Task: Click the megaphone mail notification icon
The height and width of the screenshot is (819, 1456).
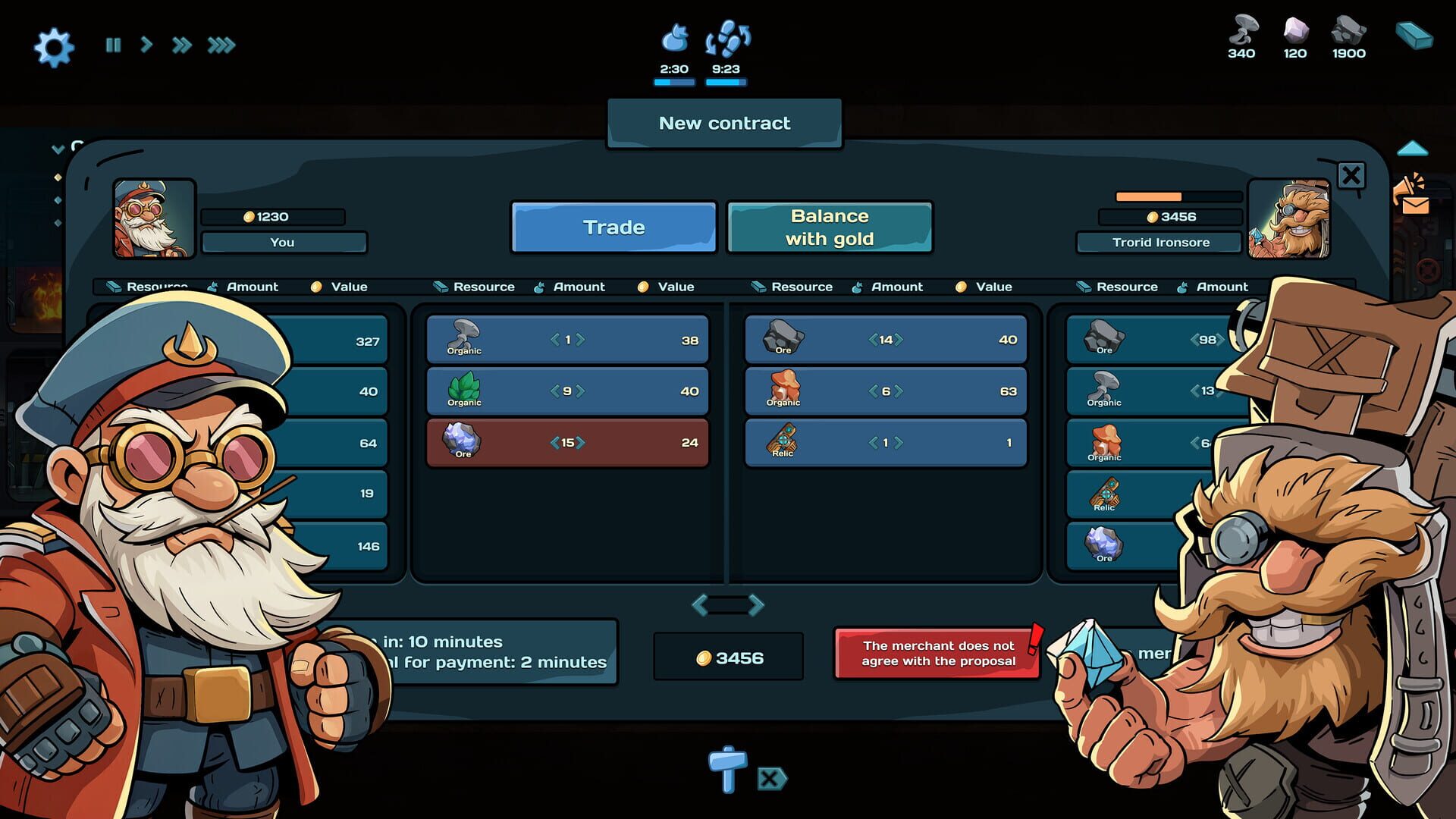Action: click(x=1411, y=194)
